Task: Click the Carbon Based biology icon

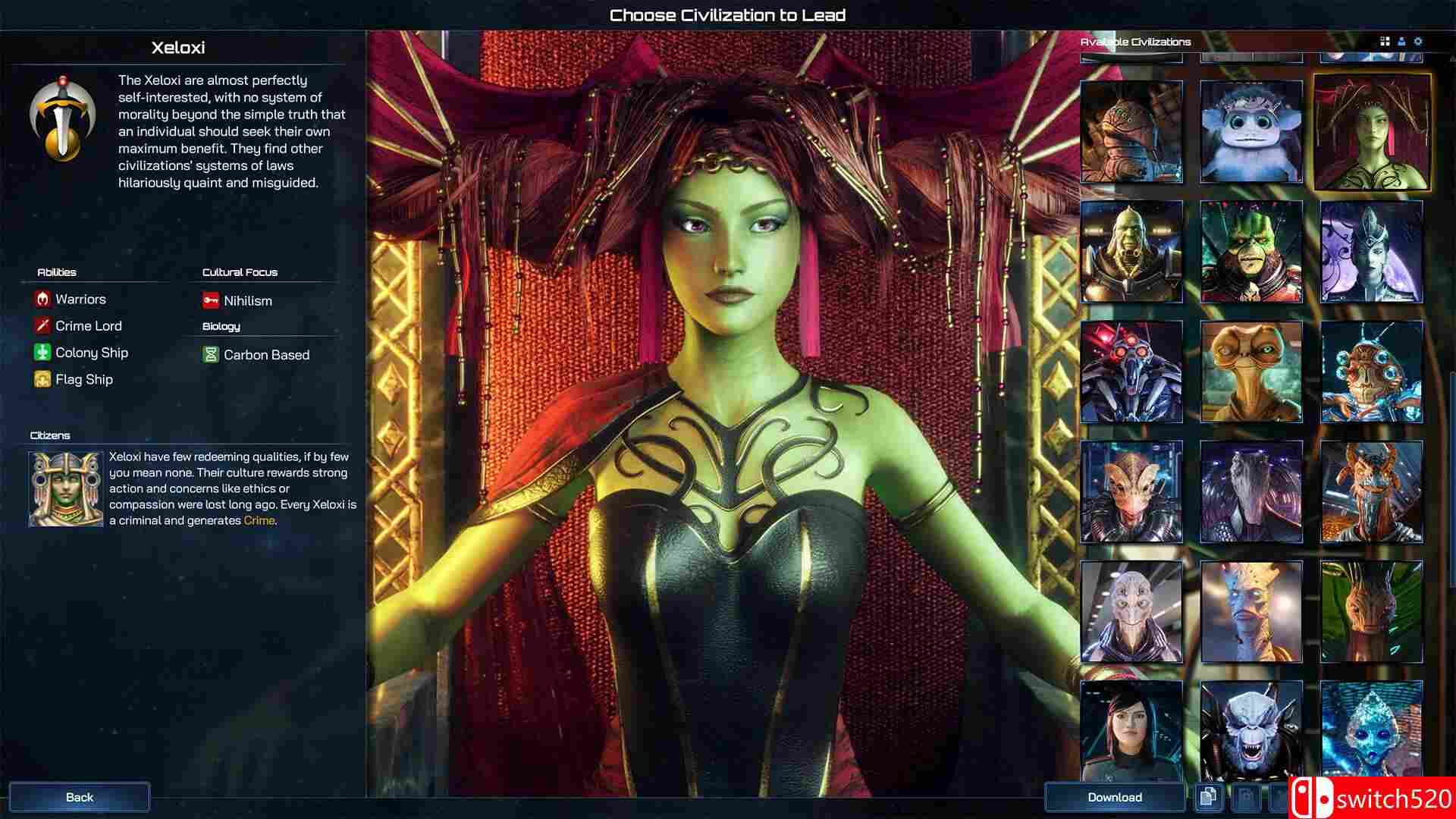Action: click(211, 354)
